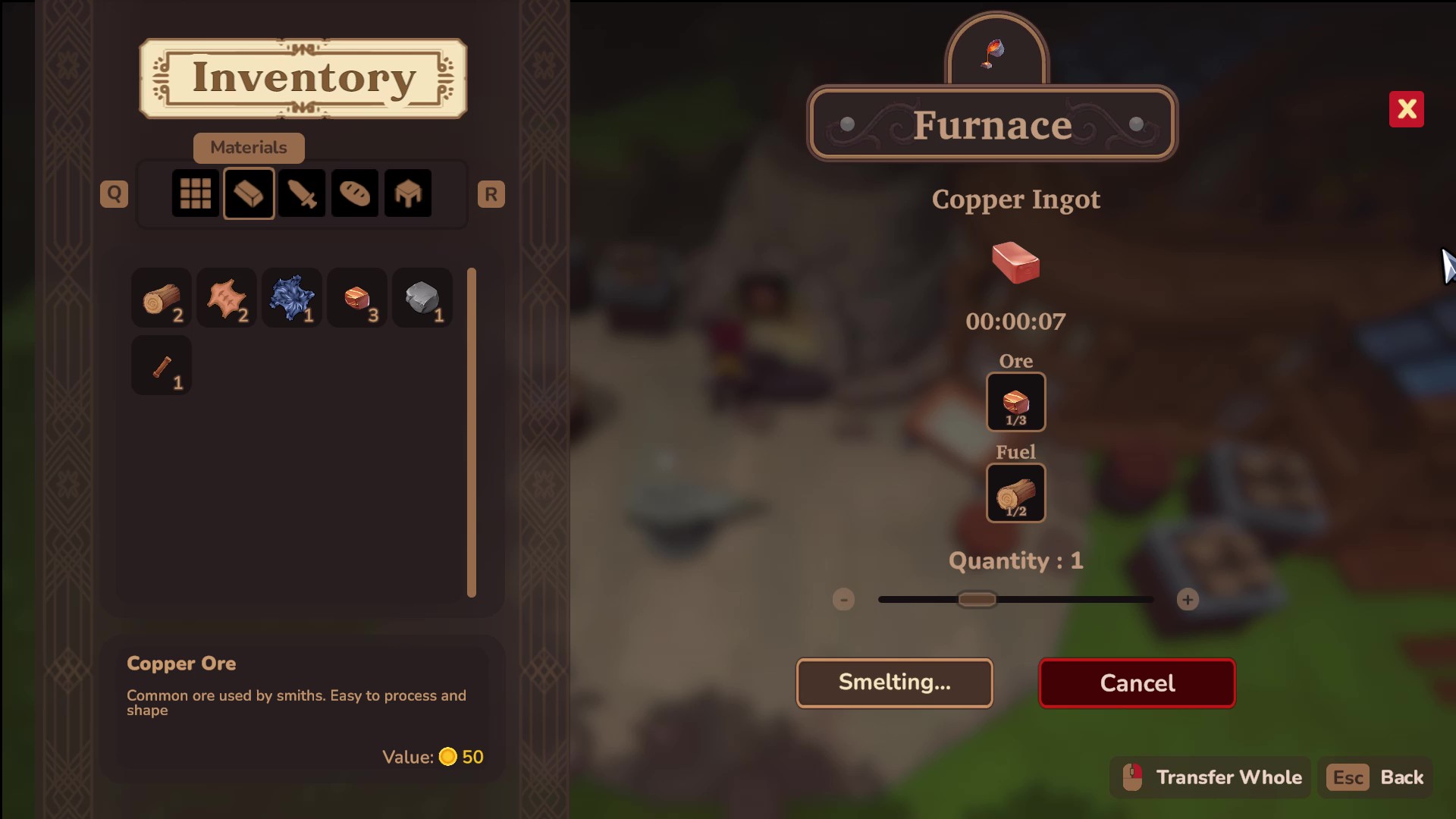The image size is (1456, 819).
Task: Switch to the Materials ingot tab
Action: pos(249,193)
